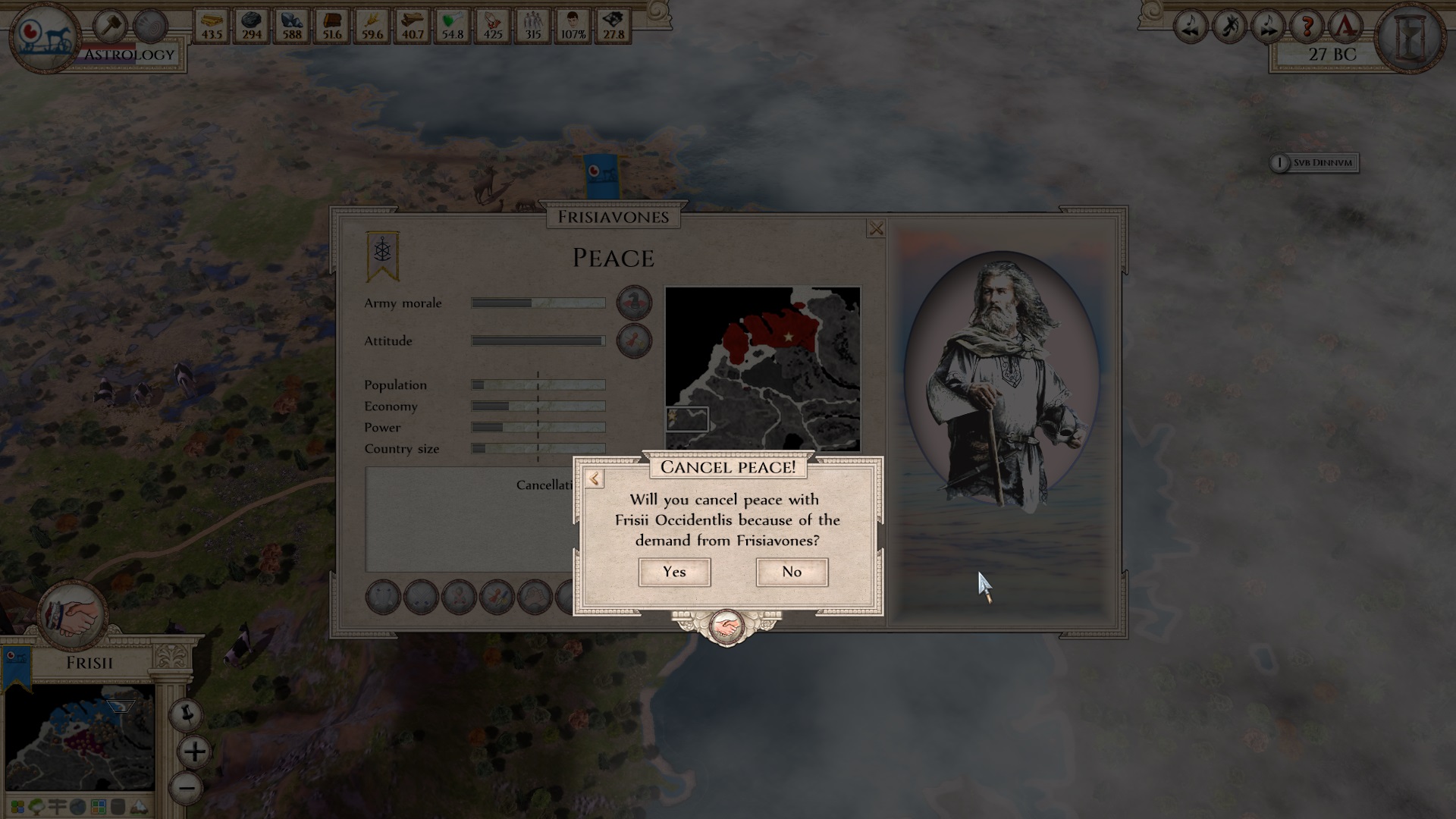Confirm with the Yes button
The image size is (1456, 819).
674,572
